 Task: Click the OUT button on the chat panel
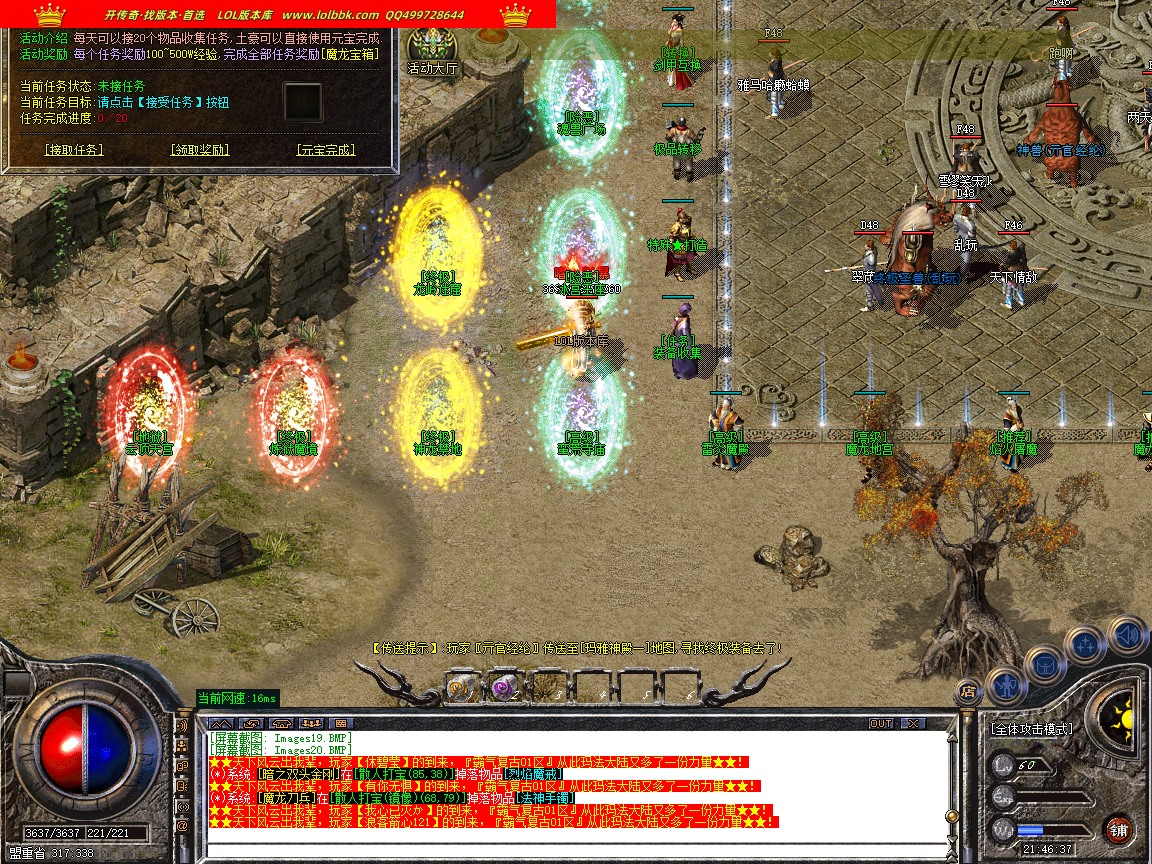coord(881,723)
